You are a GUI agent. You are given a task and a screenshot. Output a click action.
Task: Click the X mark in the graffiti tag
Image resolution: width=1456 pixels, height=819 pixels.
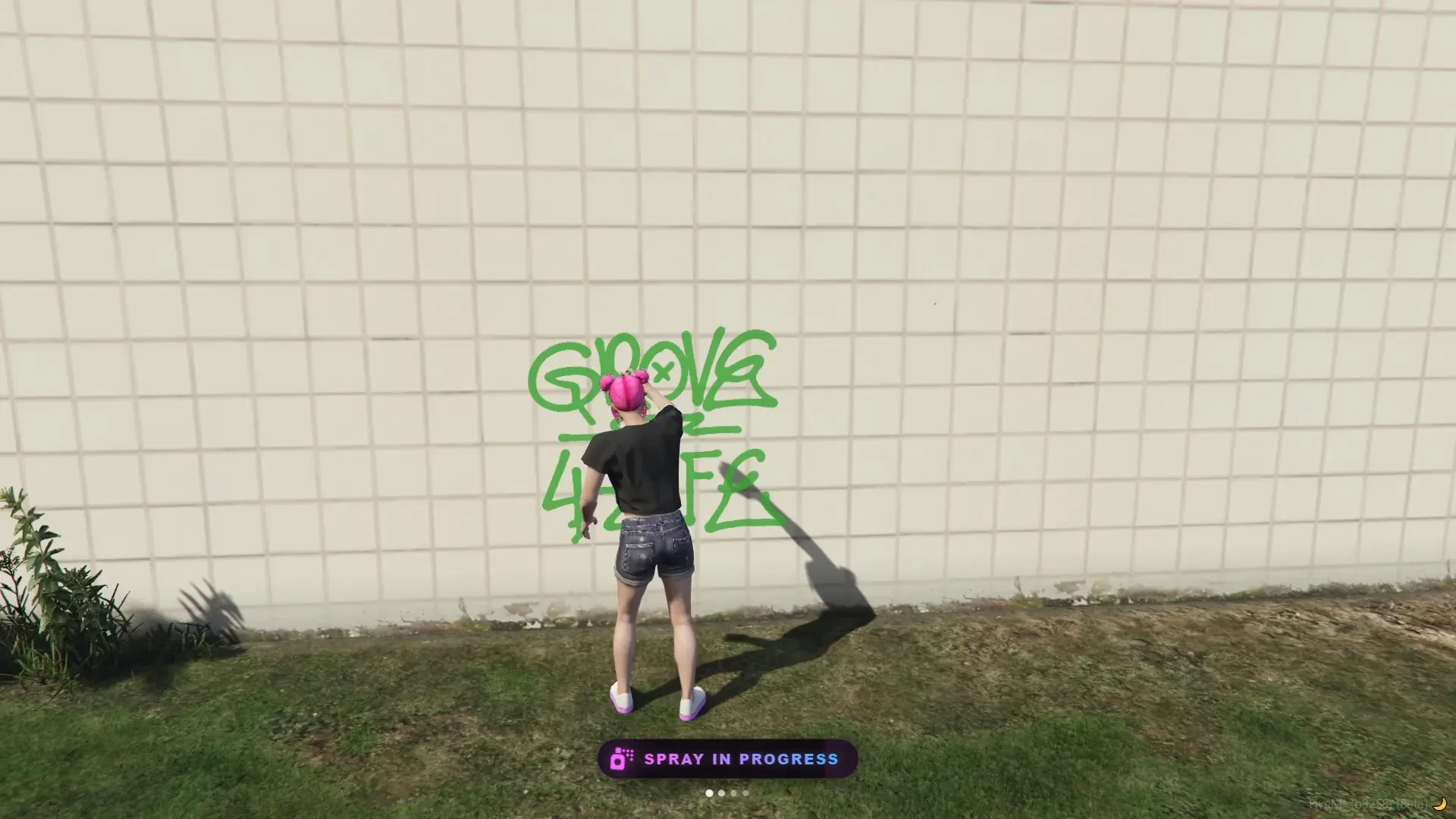[666, 369]
